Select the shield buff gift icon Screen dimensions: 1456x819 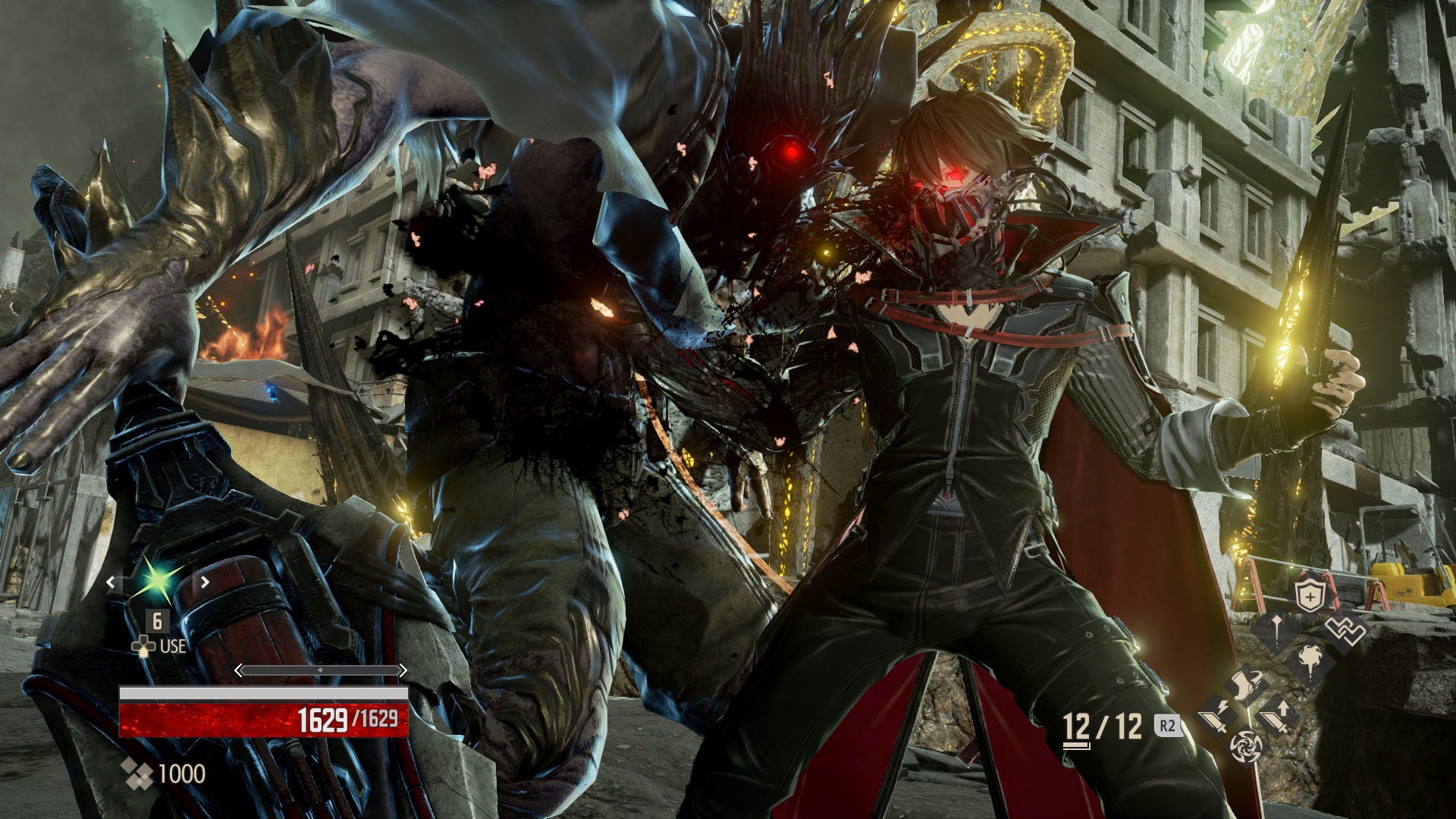click(1310, 597)
